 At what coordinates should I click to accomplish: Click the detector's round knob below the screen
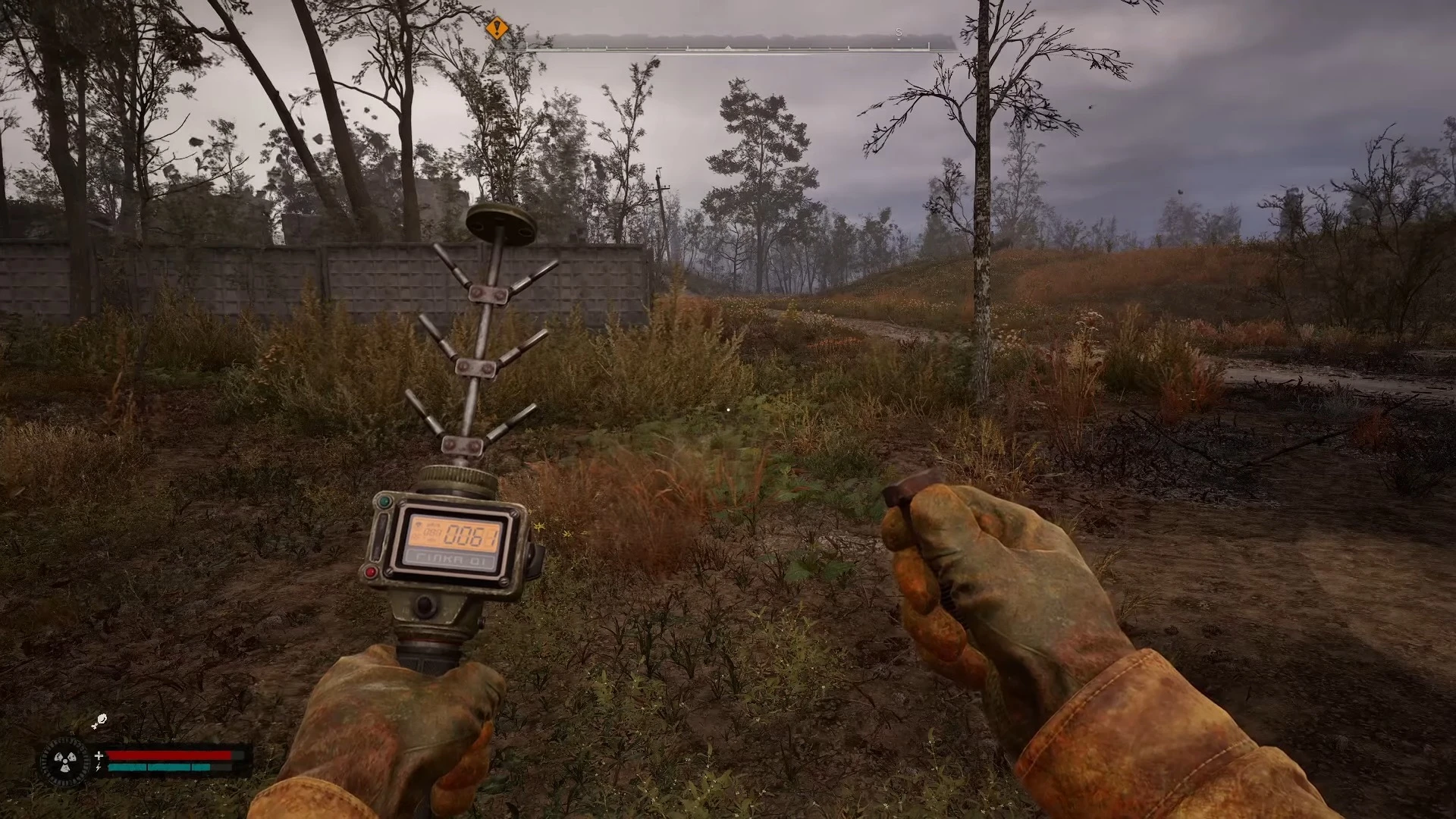pyautogui.click(x=425, y=604)
